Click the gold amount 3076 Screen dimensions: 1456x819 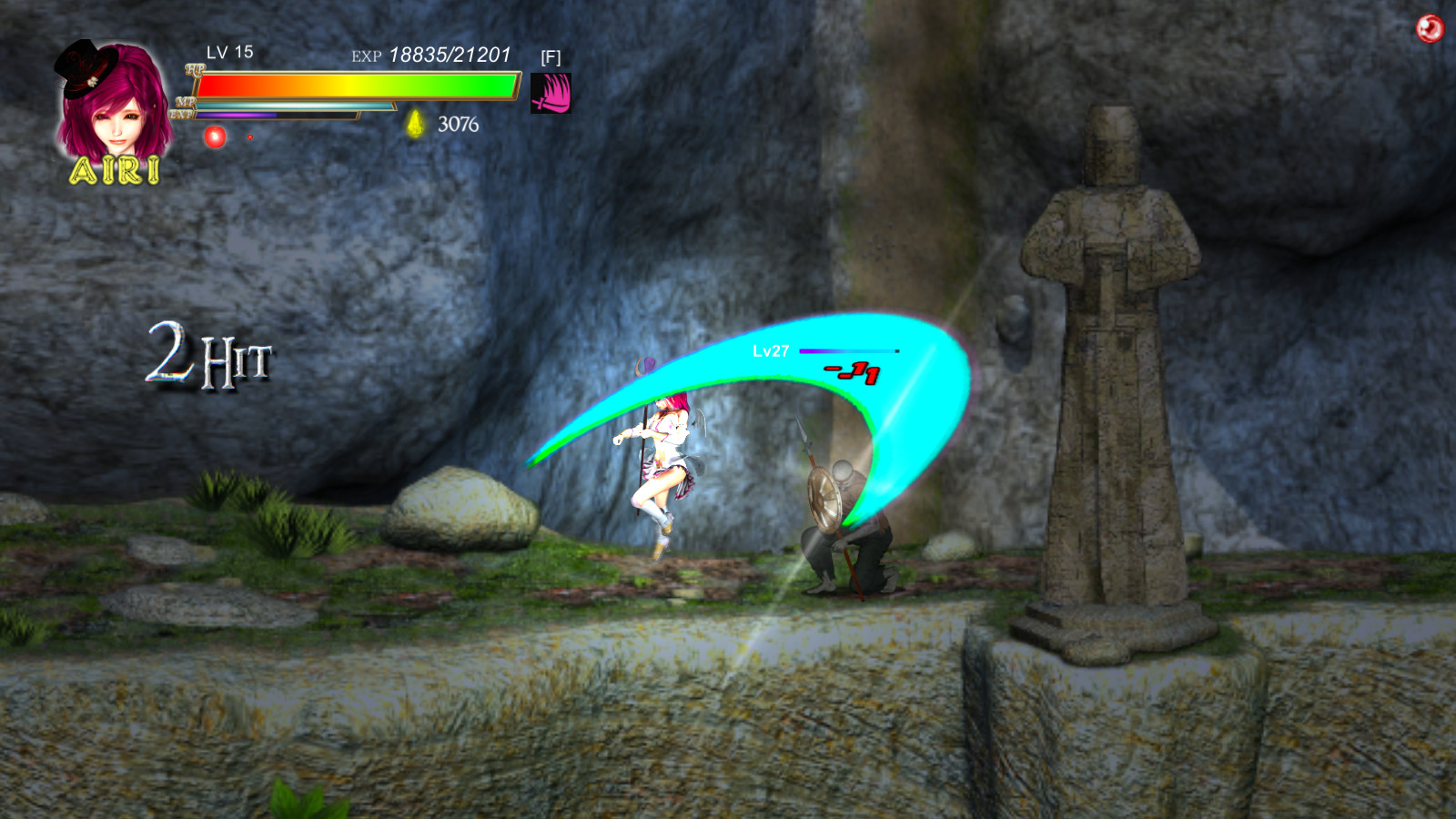click(457, 123)
